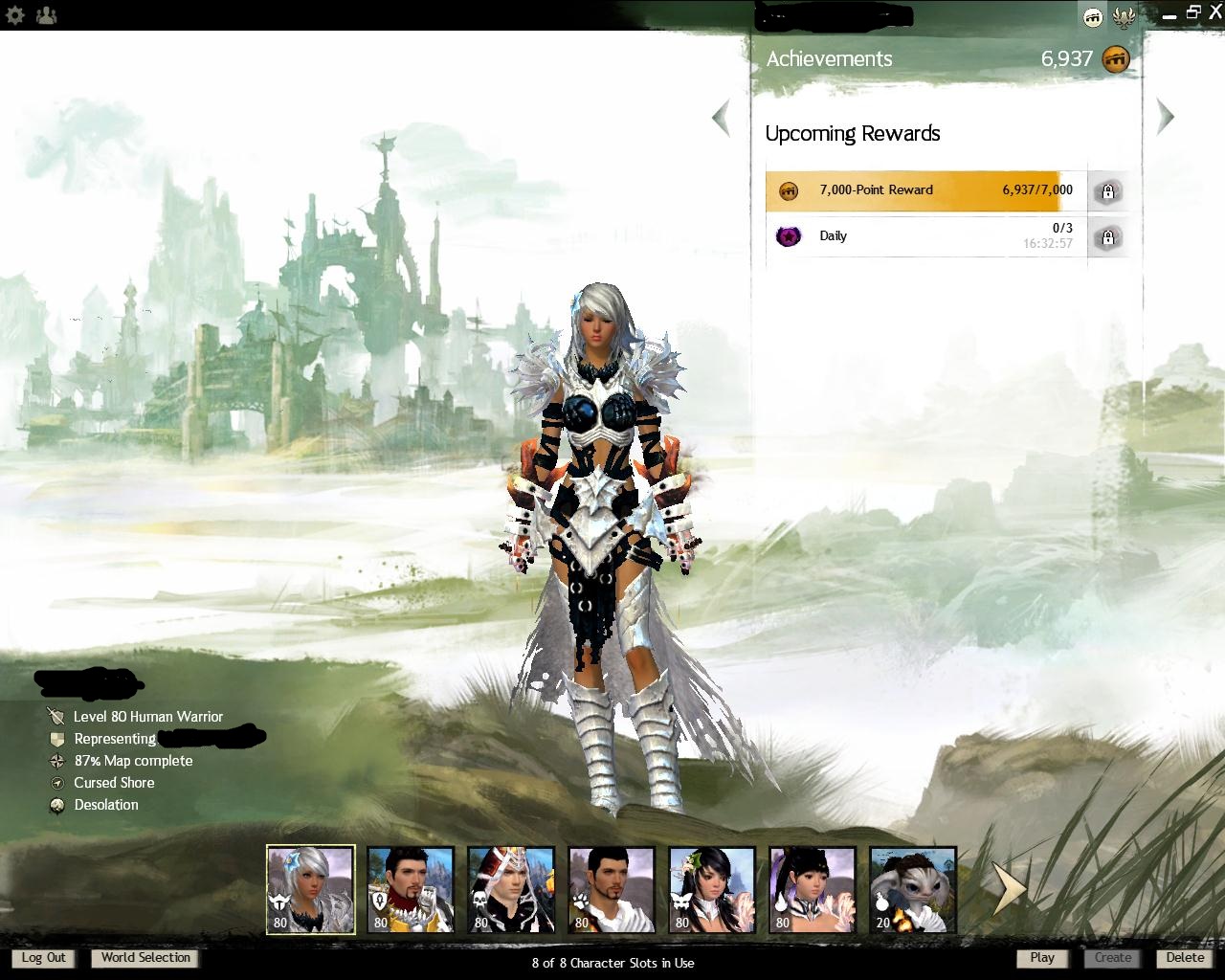Switch to the winged emblem panel tab

[x=1125, y=16]
